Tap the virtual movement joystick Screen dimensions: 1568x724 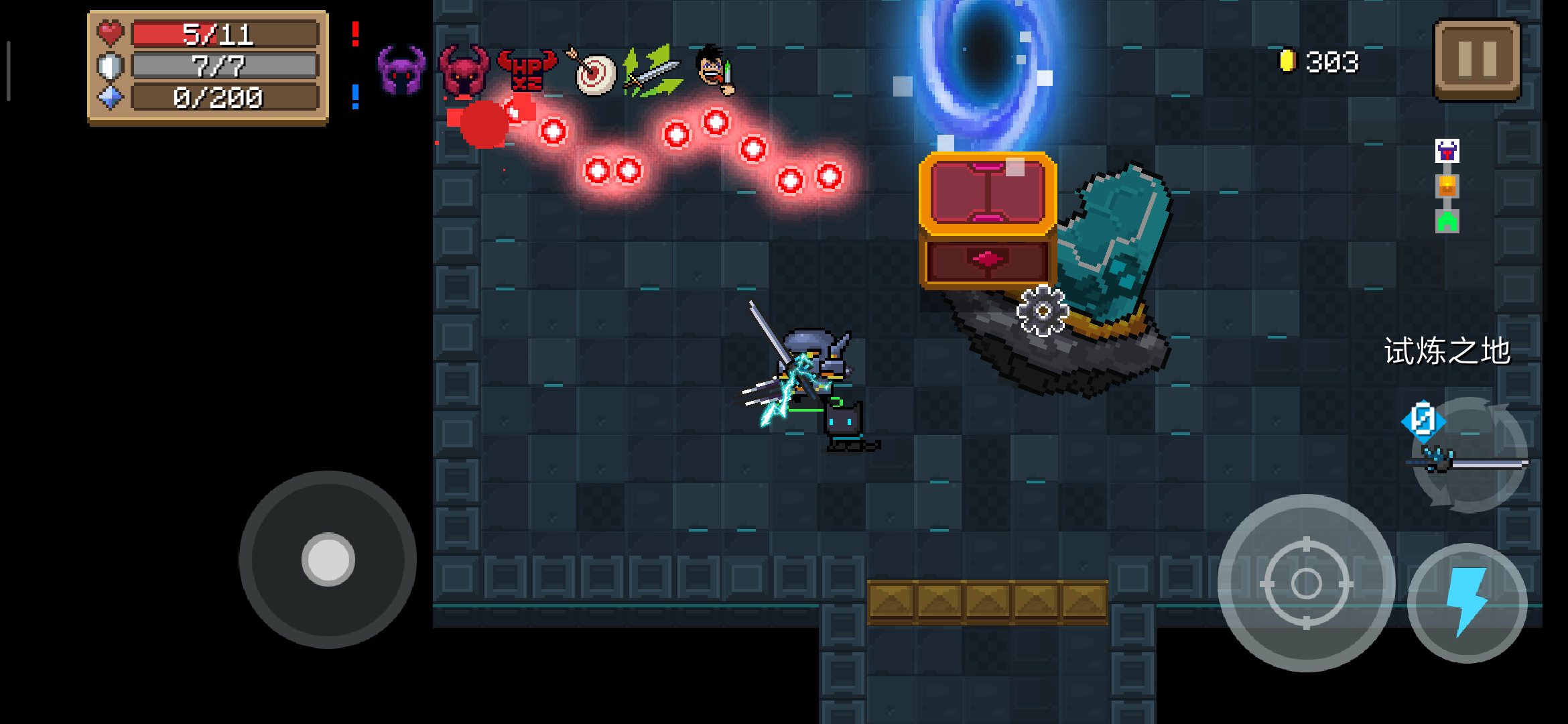328,559
